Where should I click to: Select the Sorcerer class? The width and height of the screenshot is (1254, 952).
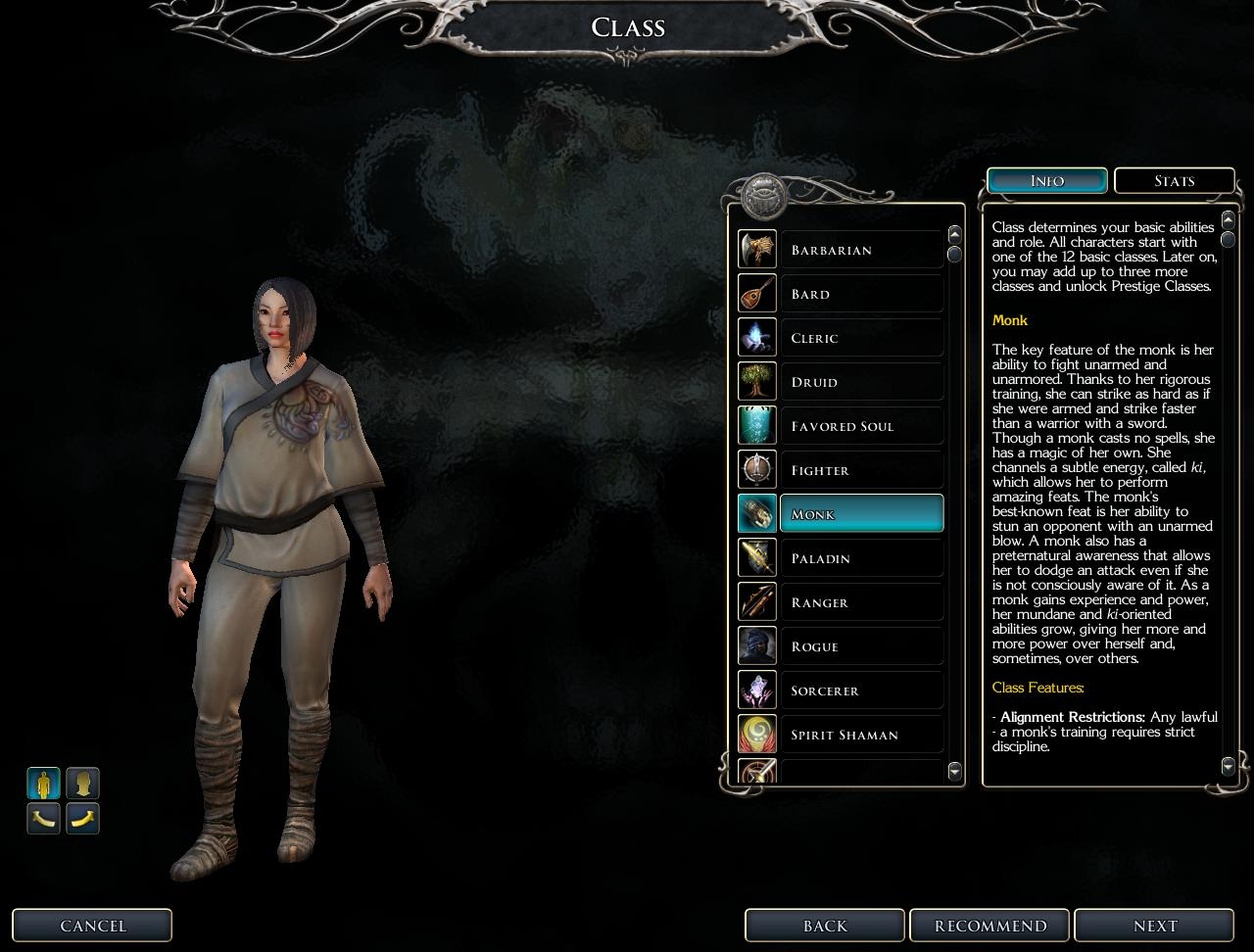(x=861, y=690)
